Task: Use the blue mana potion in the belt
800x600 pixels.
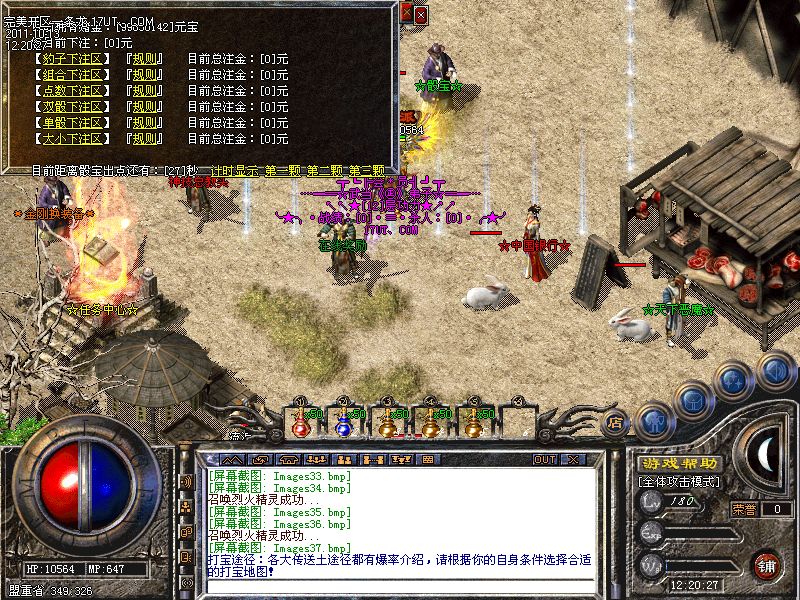Action: point(343,423)
